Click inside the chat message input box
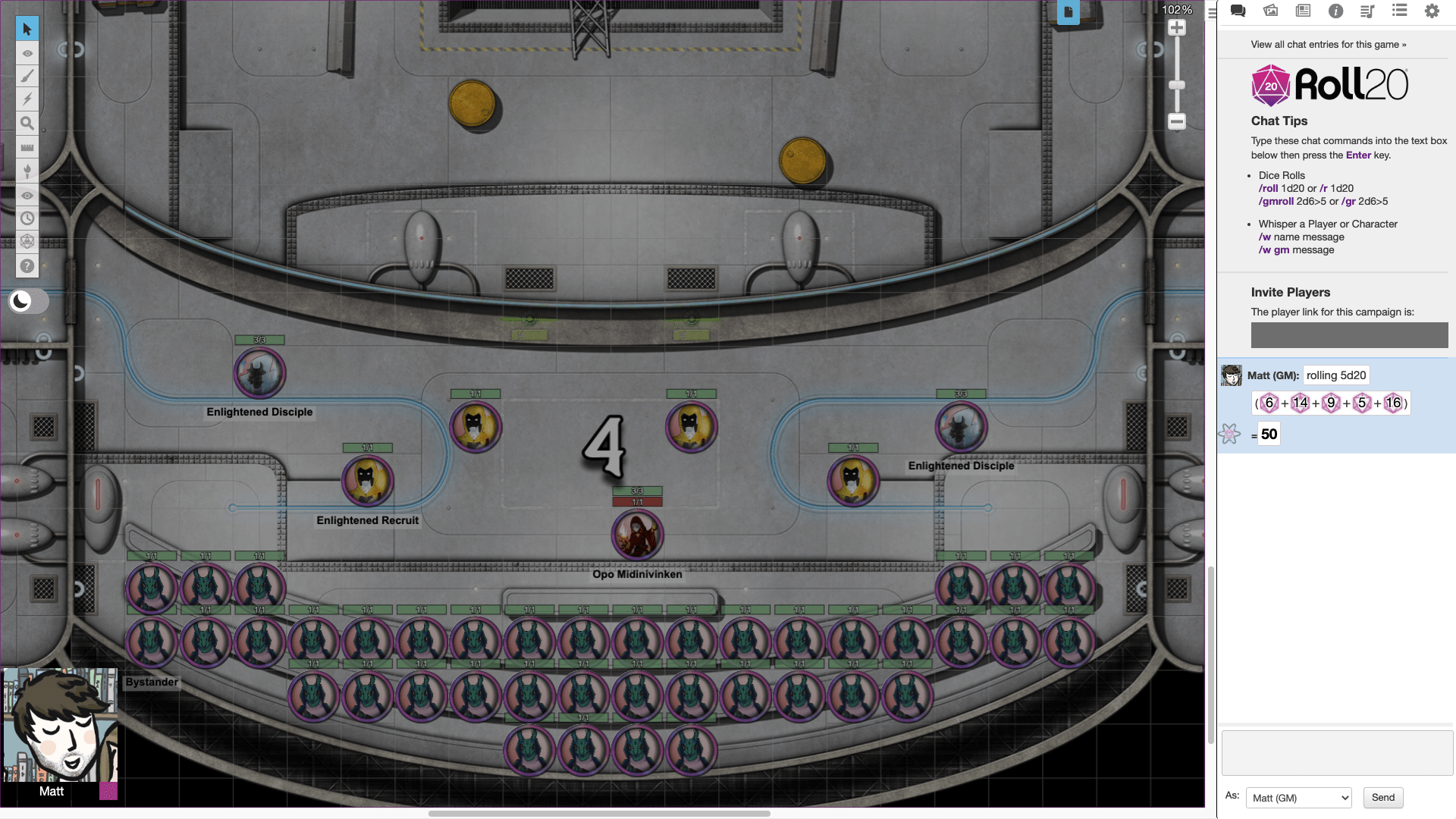This screenshot has width=1456, height=819. pyautogui.click(x=1336, y=752)
